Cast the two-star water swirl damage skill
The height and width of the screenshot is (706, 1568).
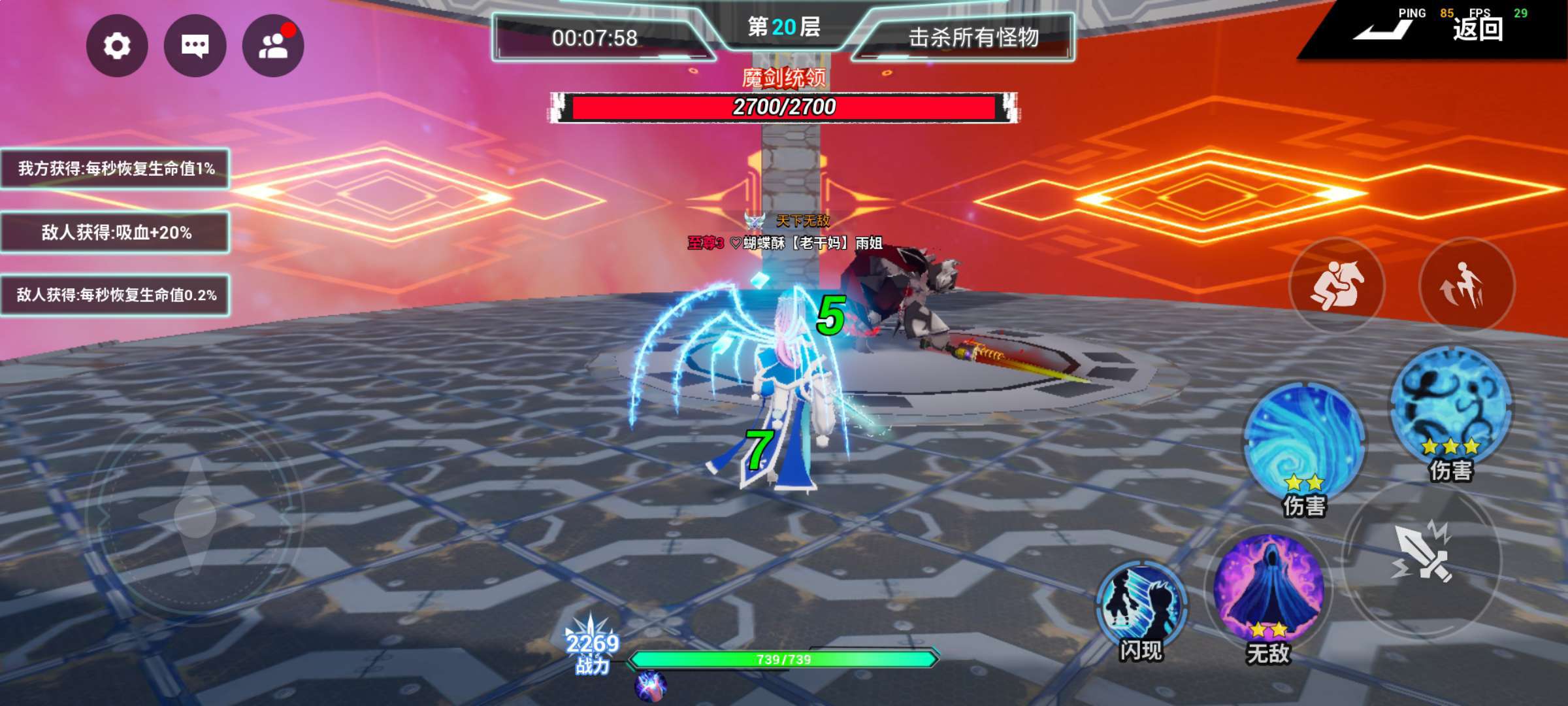click(1304, 443)
